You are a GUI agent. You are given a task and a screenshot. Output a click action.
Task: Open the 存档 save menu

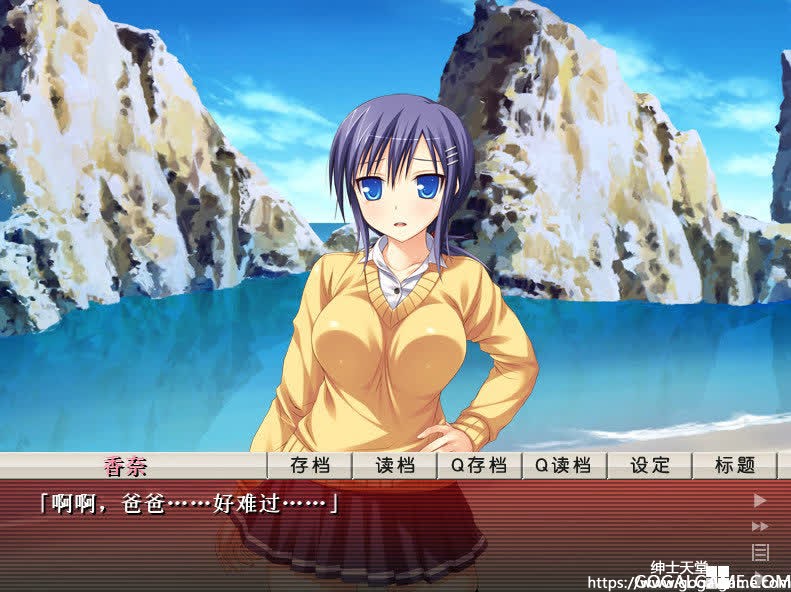point(310,465)
